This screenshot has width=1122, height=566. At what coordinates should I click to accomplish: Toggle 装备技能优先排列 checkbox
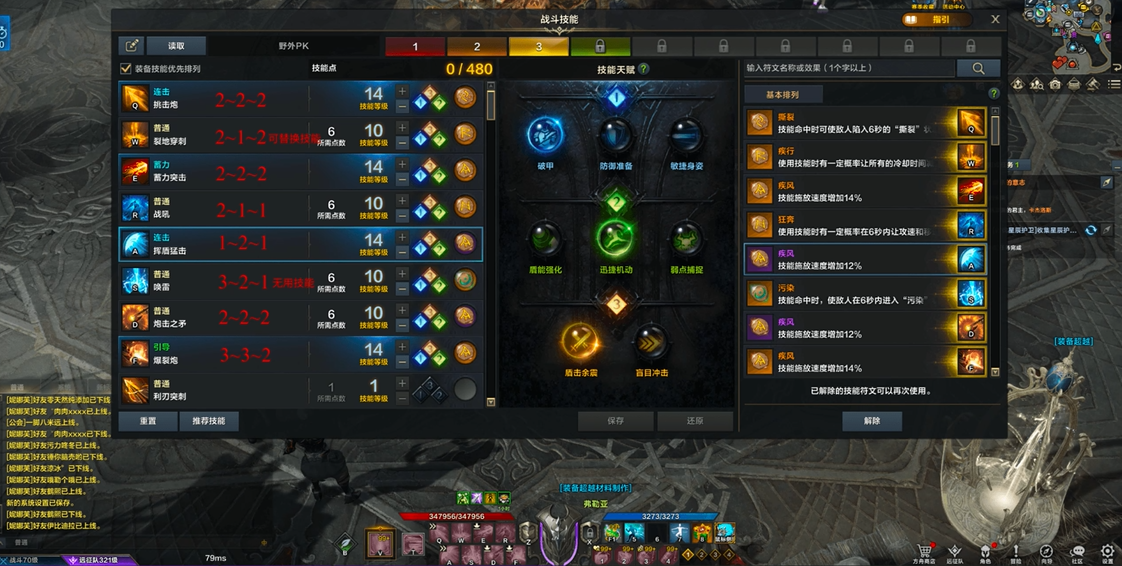(x=126, y=69)
